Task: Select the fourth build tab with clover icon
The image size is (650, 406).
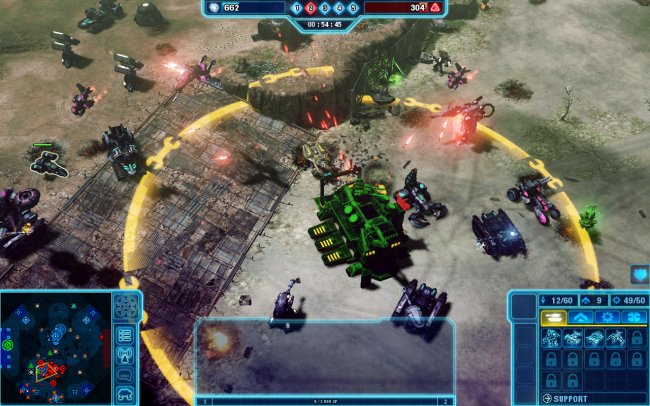Action: (x=634, y=318)
